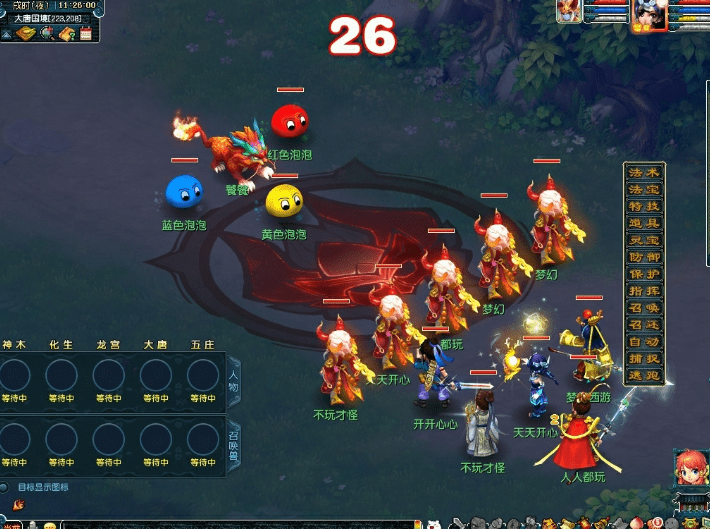The height and width of the screenshot is (529, 710).
Task: Select the 特技 (Special Skill) command
Action: pyautogui.click(x=644, y=206)
